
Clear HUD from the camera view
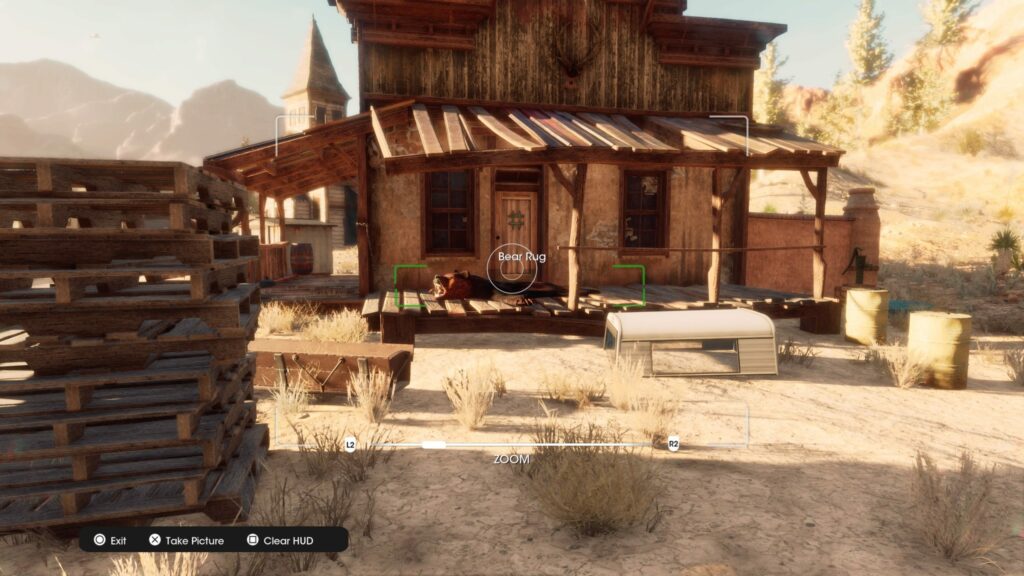point(280,540)
